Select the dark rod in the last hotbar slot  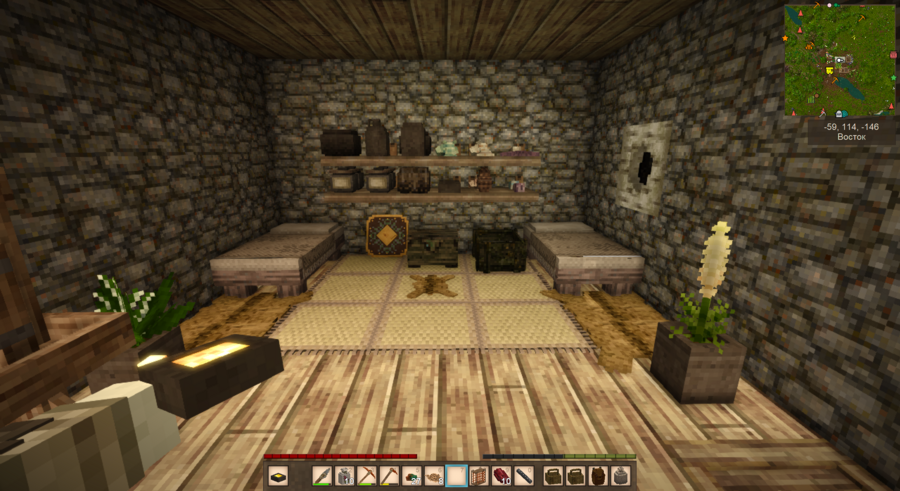[x=523, y=476]
